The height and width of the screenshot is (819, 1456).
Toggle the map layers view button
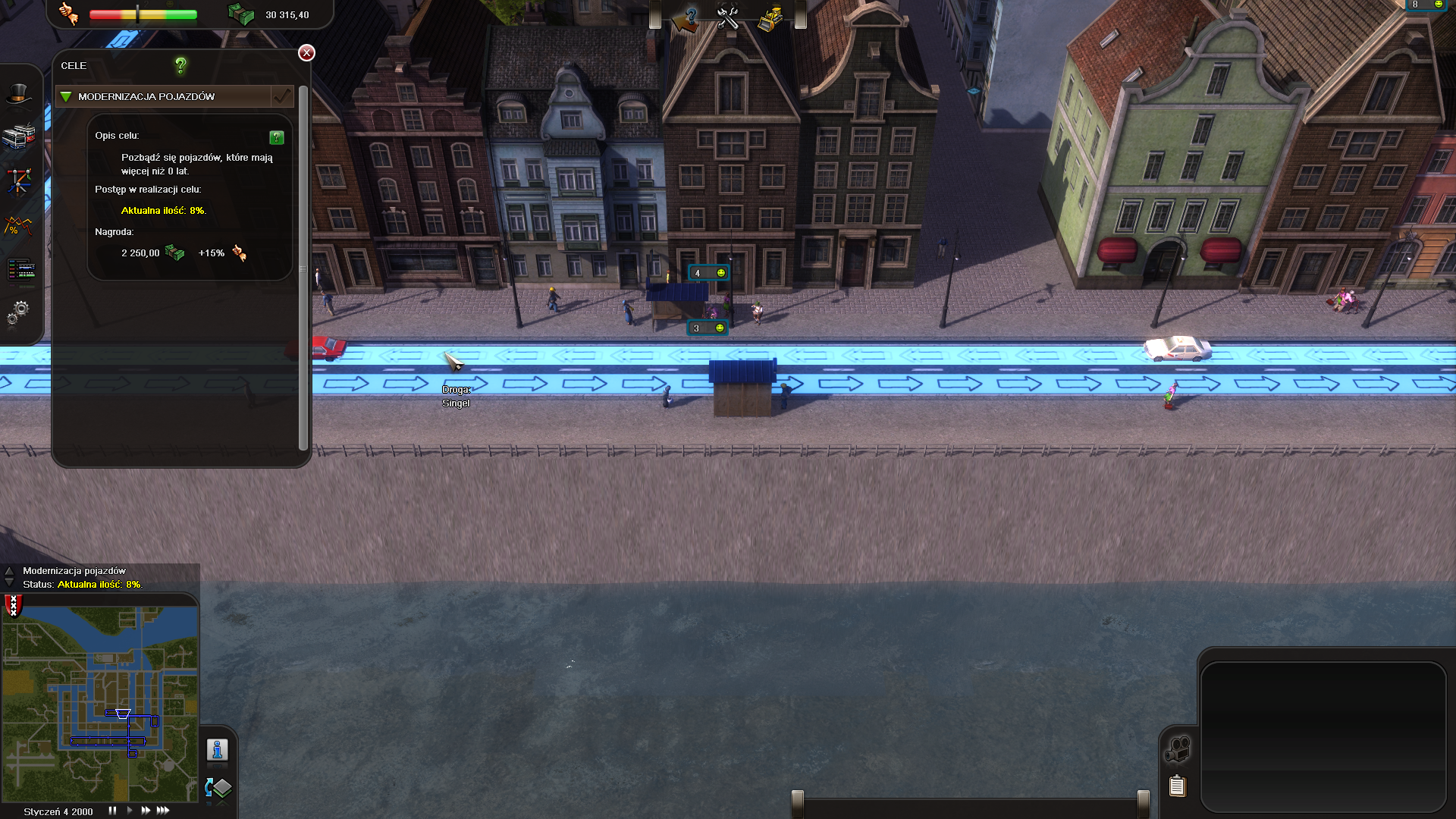(218, 789)
